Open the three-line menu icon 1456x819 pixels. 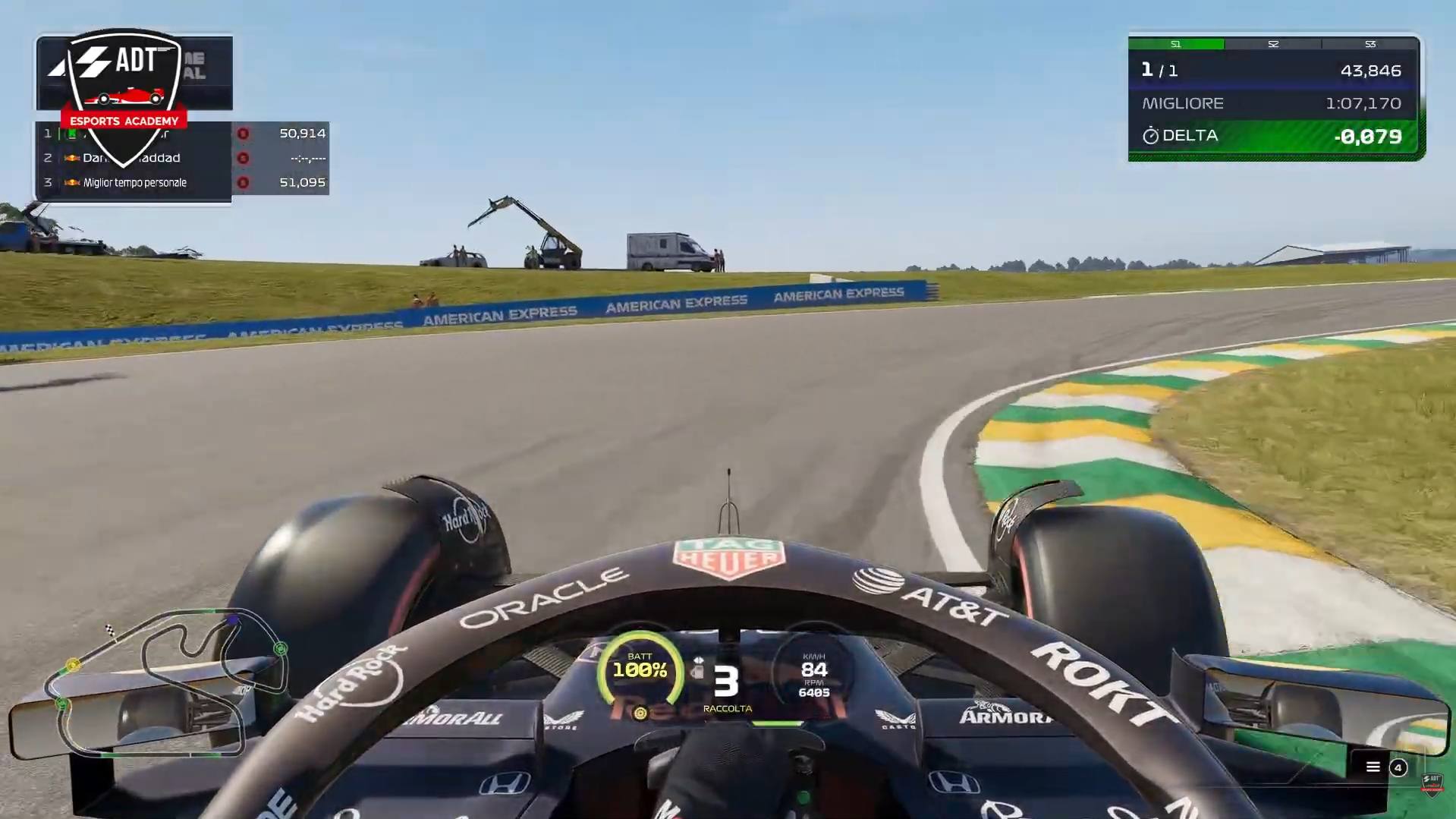[1373, 767]
